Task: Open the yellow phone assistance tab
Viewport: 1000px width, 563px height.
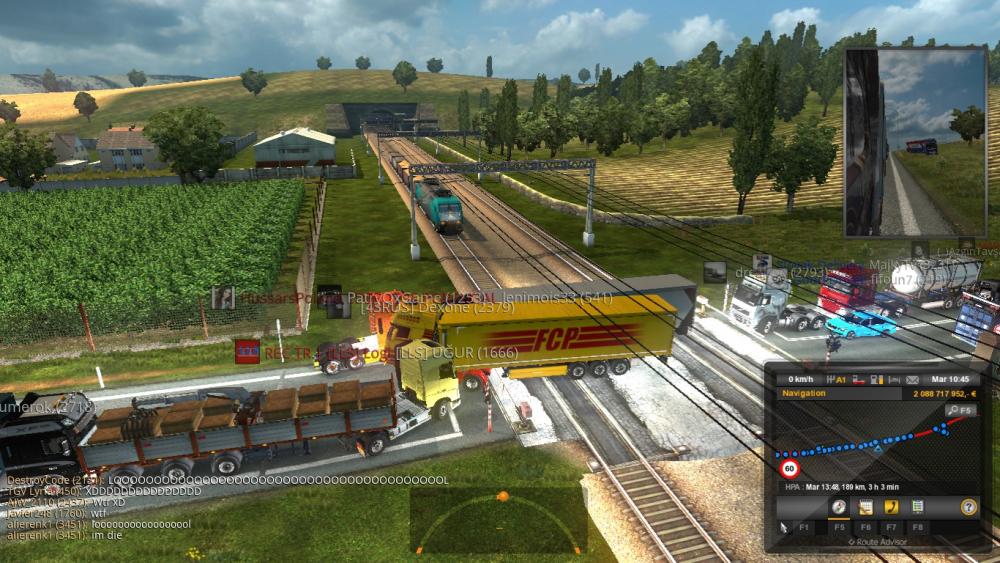Action: click(891, 507)
